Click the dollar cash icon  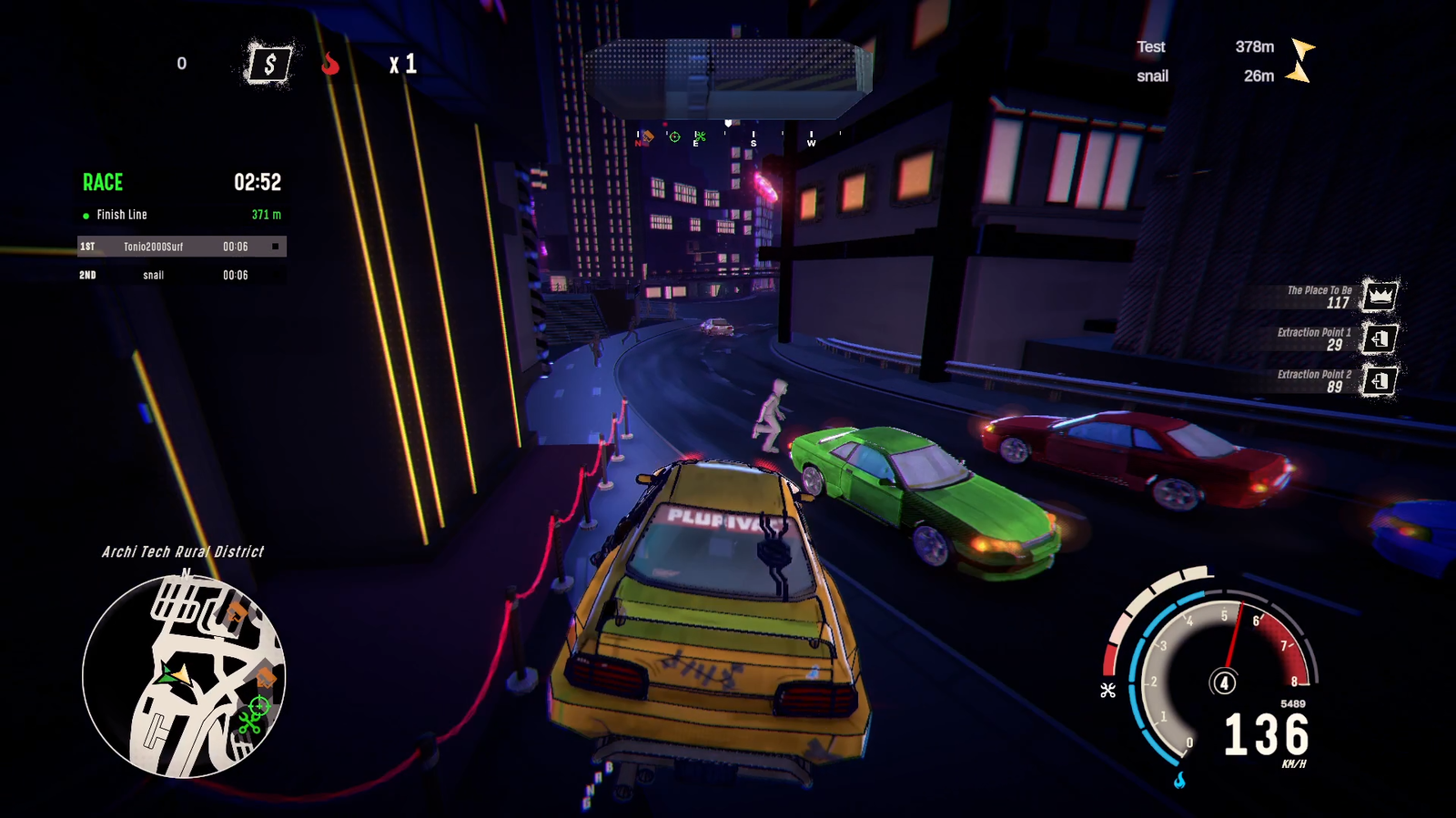pyautogui.click(x=269, y=64)
